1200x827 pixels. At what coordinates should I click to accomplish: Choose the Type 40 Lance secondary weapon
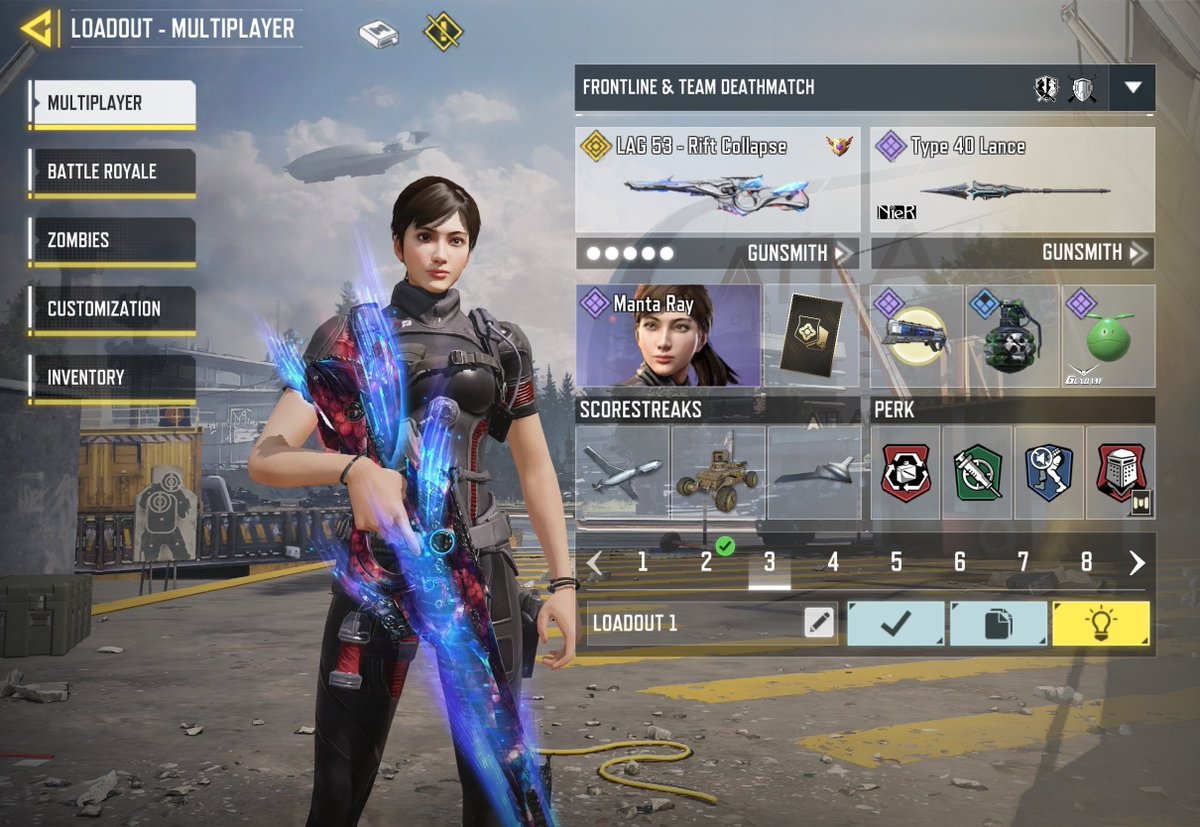pos(1012,180)
